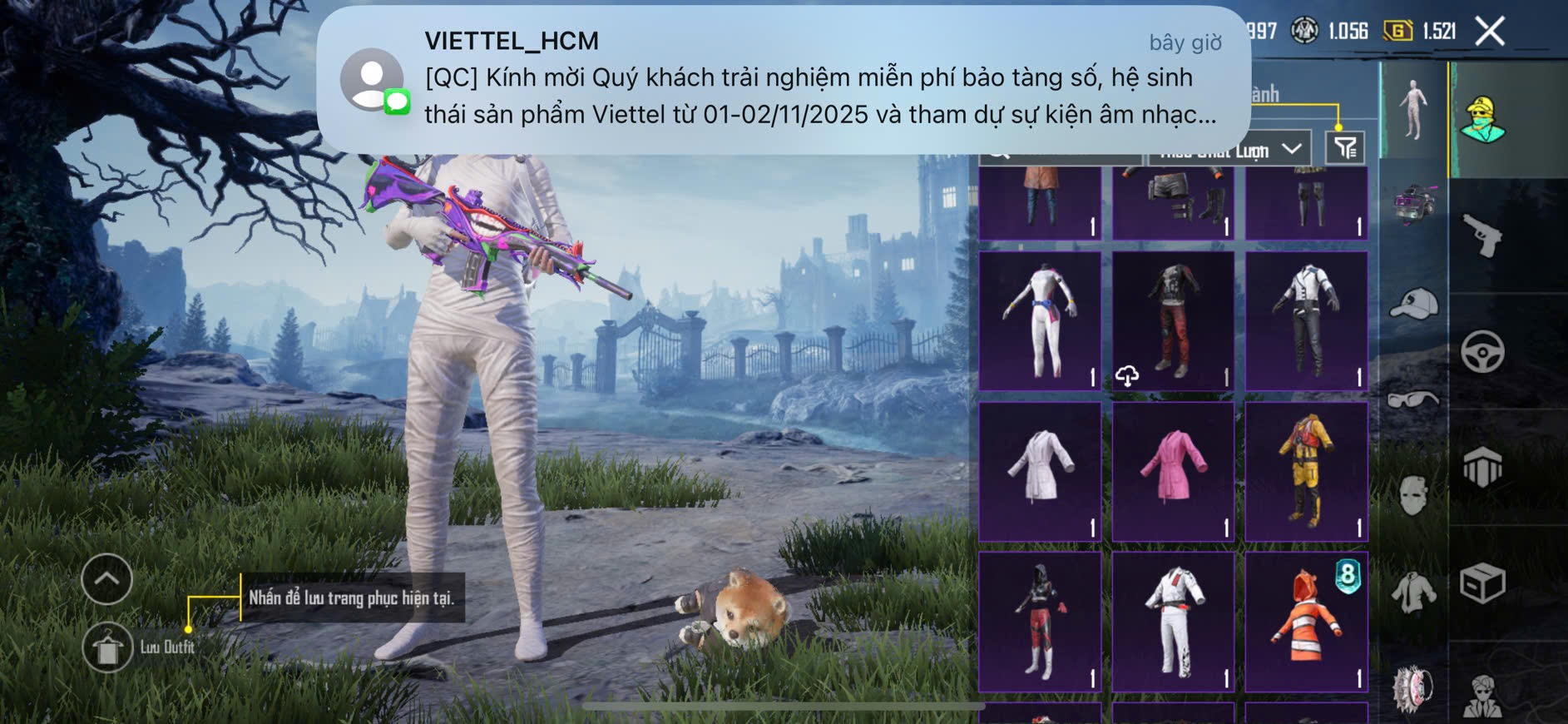
Task: Open the box crate category
Action: tap(1482, 583)
